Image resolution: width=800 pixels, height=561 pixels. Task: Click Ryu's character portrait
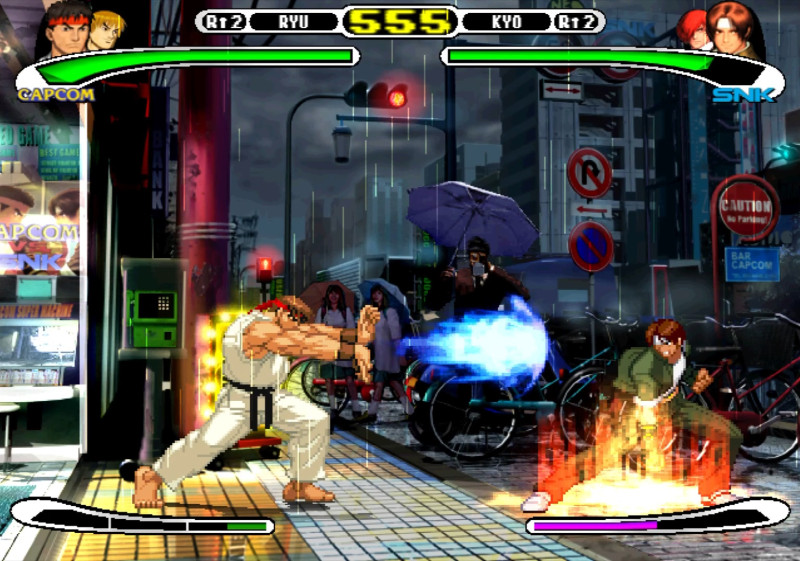pos(62,30)
